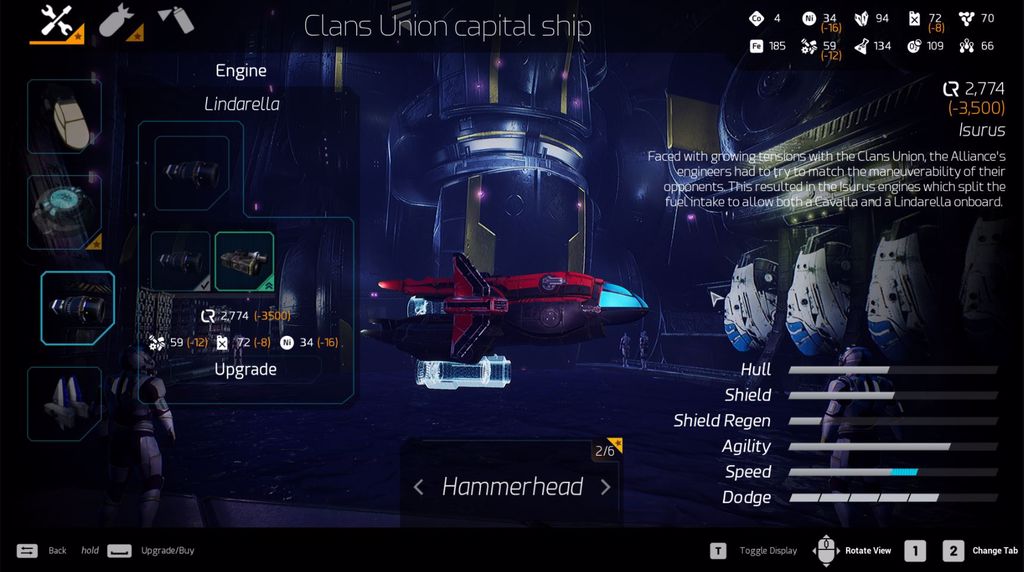This screenshot has height=572, width=1024.
Task: Select the shield generator category
Action: [x=64, y=212]
